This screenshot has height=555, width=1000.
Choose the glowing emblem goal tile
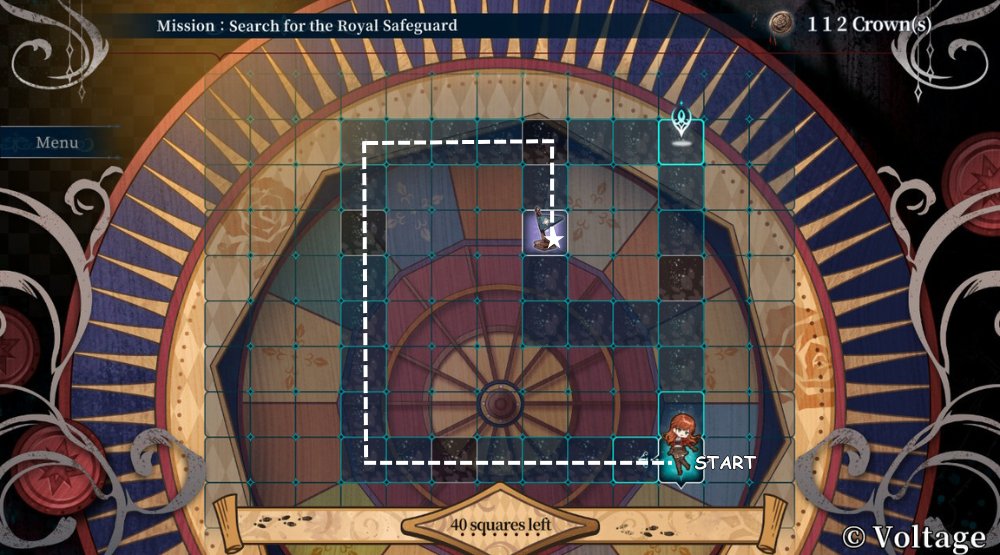681,141
